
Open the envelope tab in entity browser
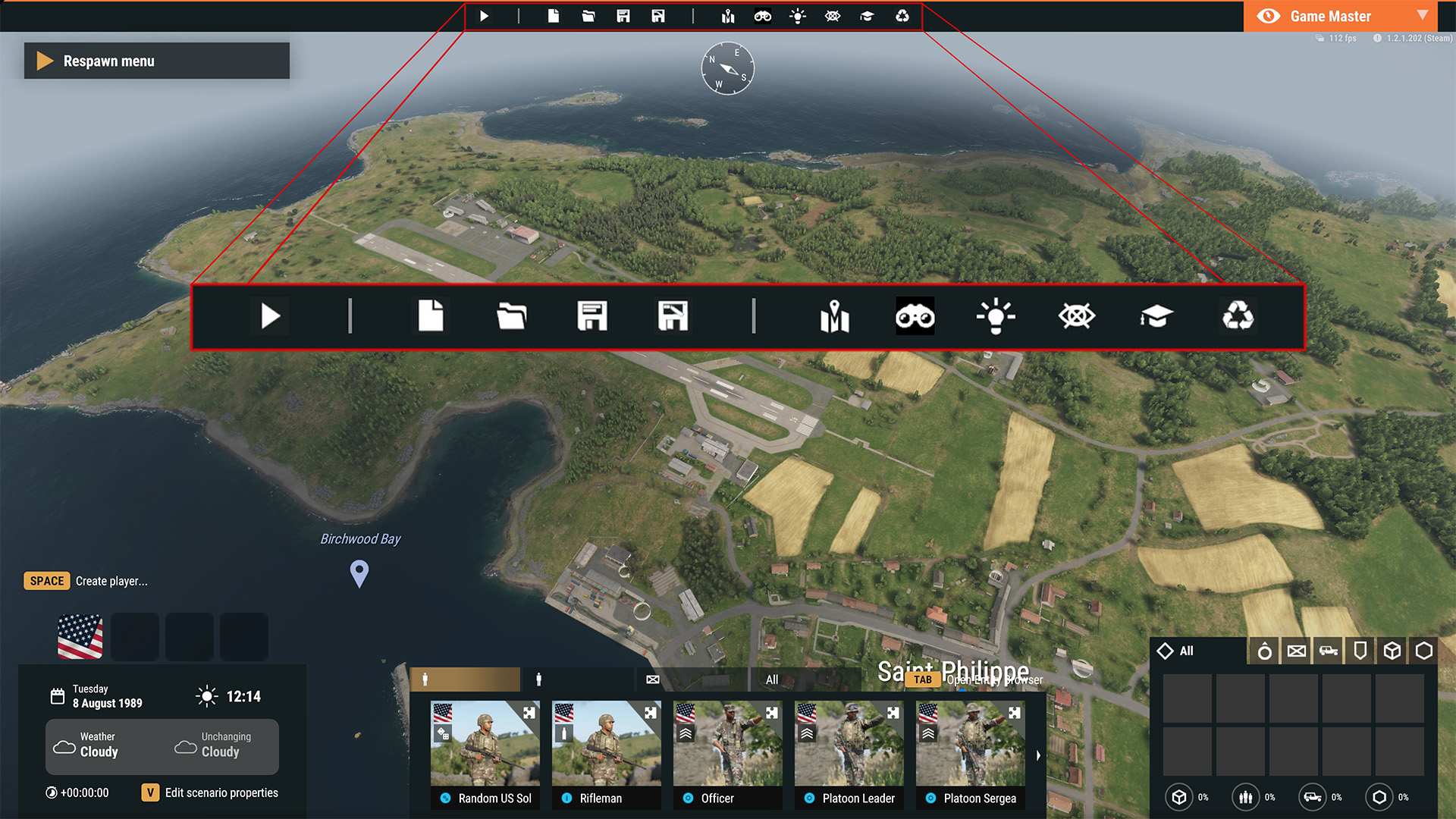pyautogui.click(x=652, y=679)
